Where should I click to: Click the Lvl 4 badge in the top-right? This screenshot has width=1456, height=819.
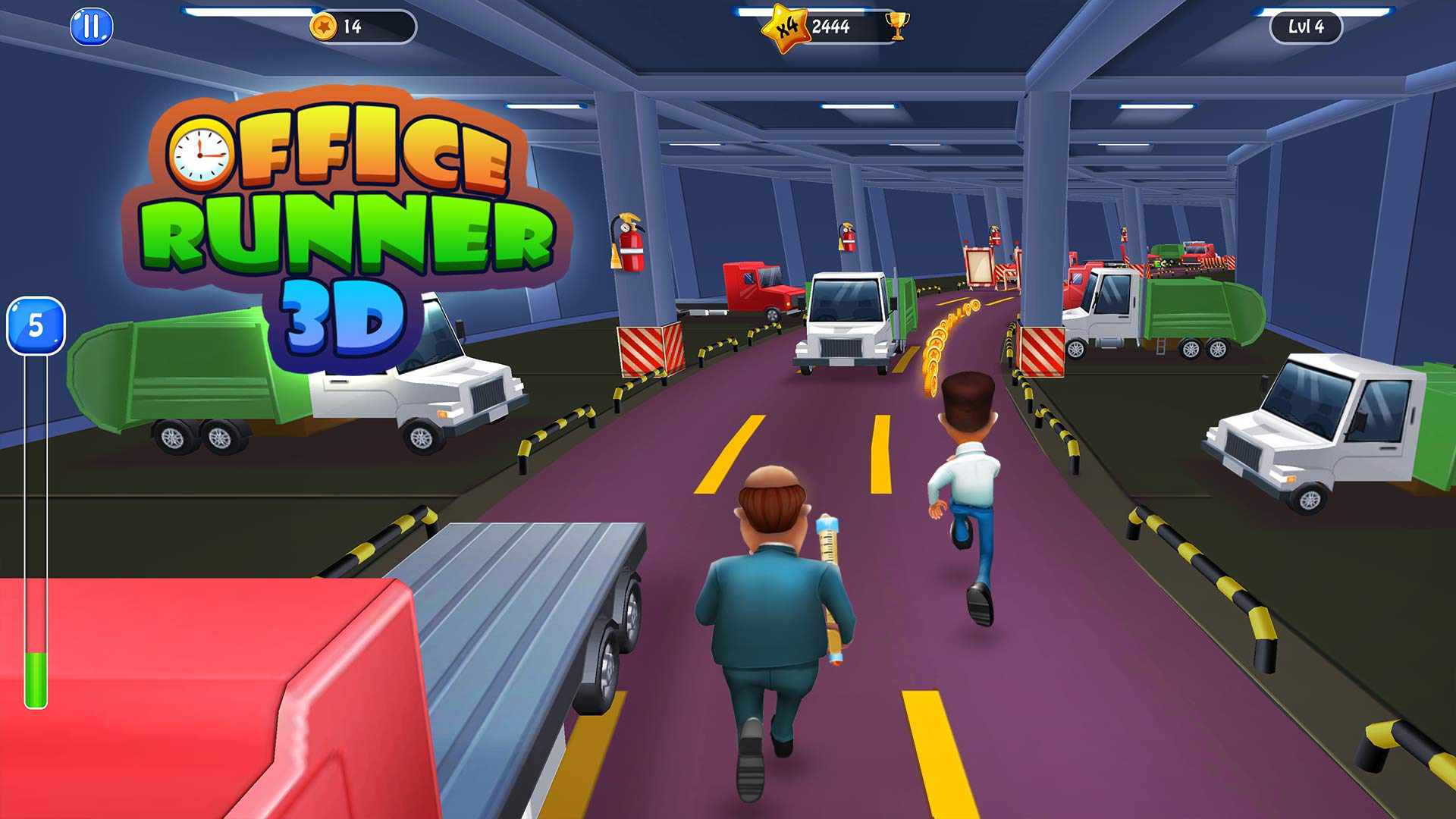click(1305, 28)
